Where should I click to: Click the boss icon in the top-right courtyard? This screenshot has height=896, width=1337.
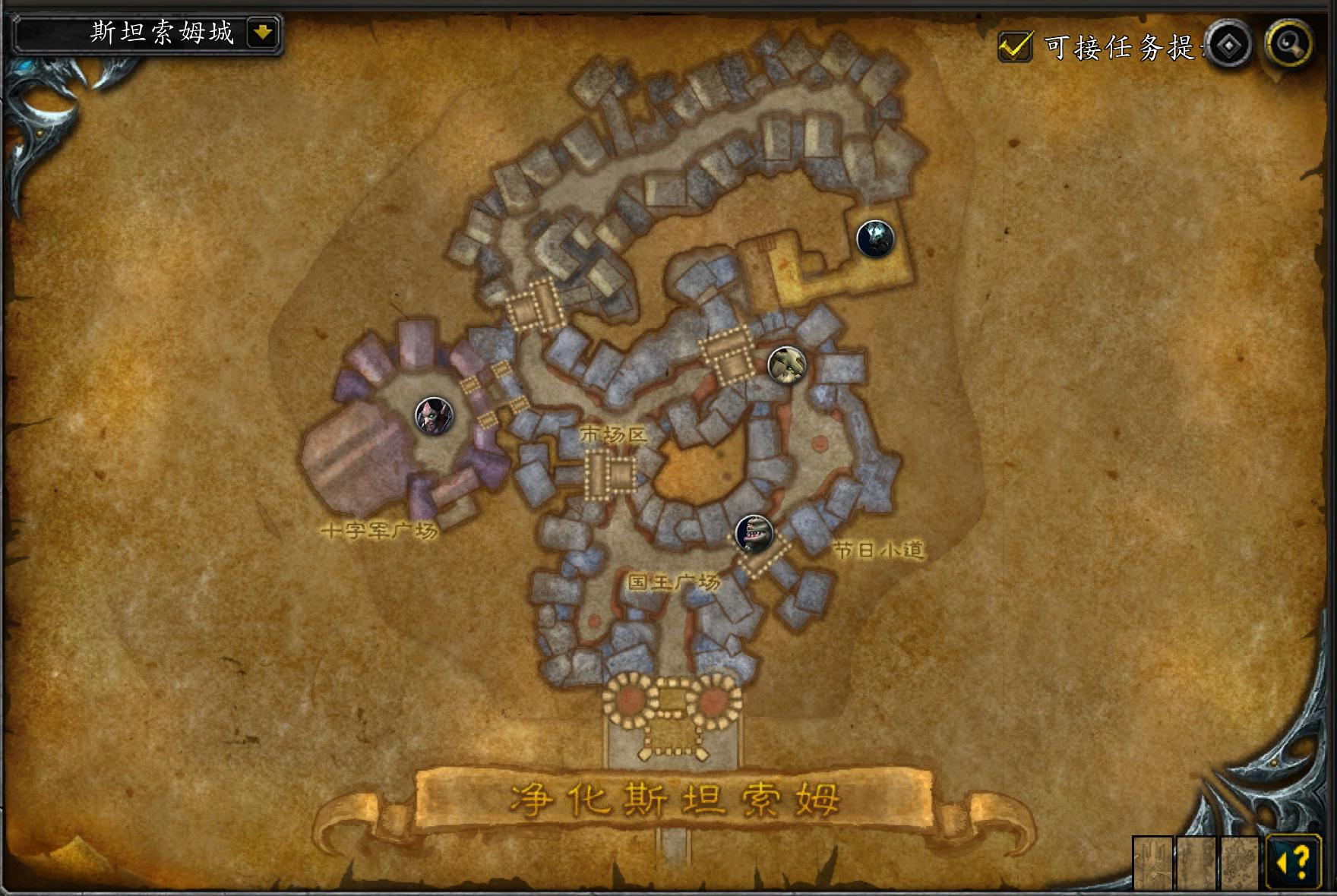click(x=875, y=238)
